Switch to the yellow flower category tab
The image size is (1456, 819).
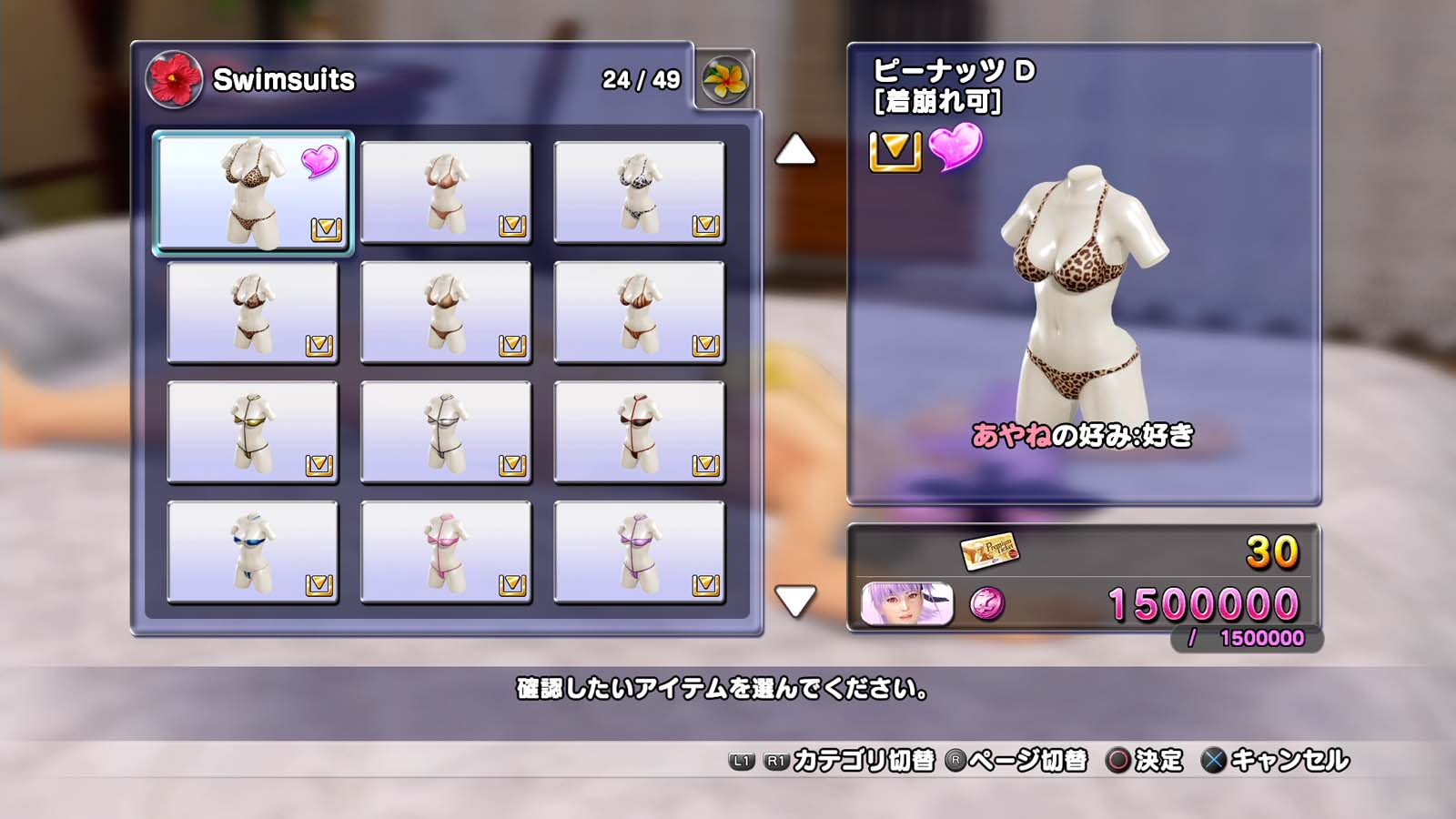(x=724, y=79)
